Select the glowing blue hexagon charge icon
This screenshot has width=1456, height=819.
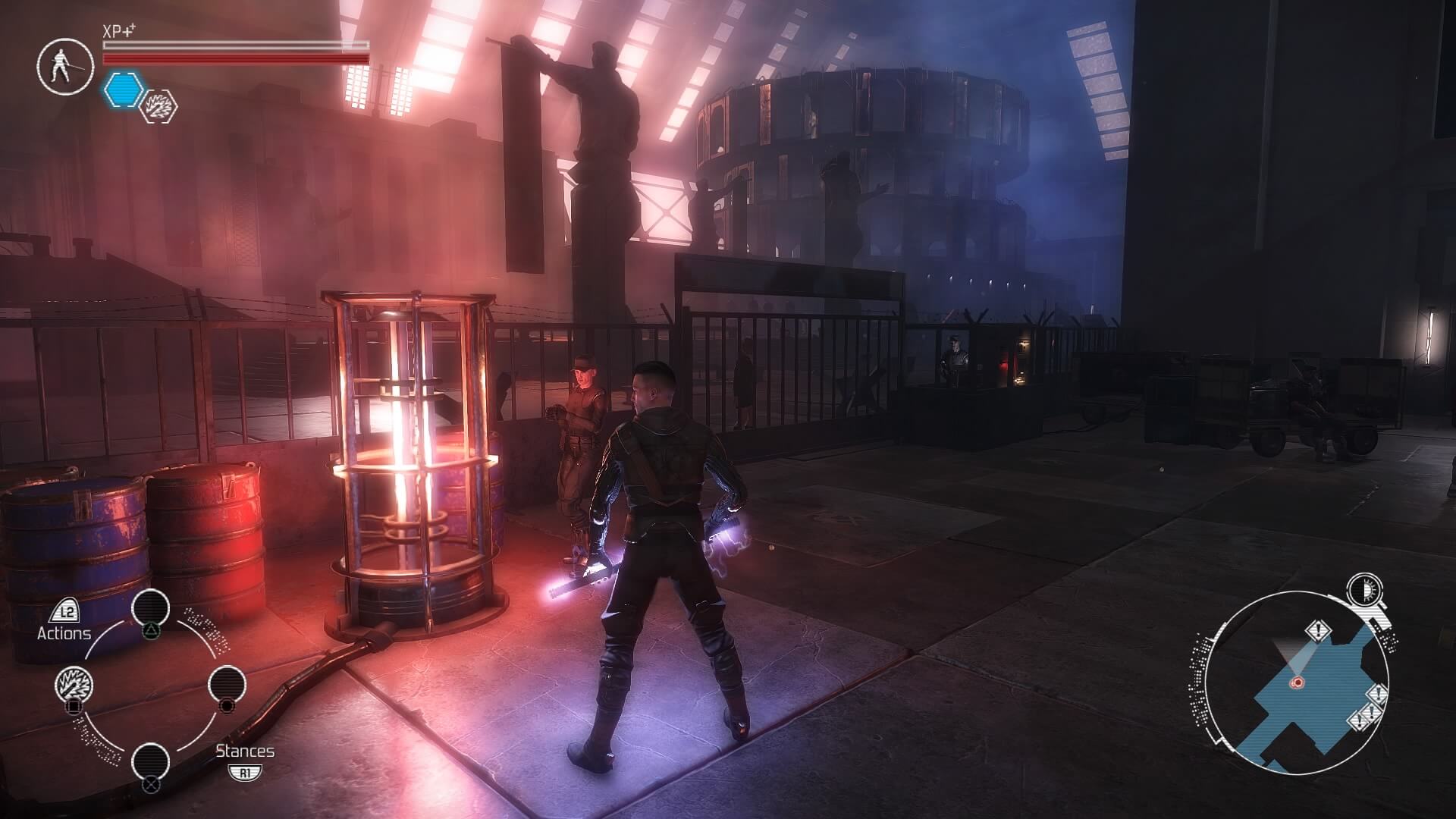pyautogui.click(x=124, y=89)
